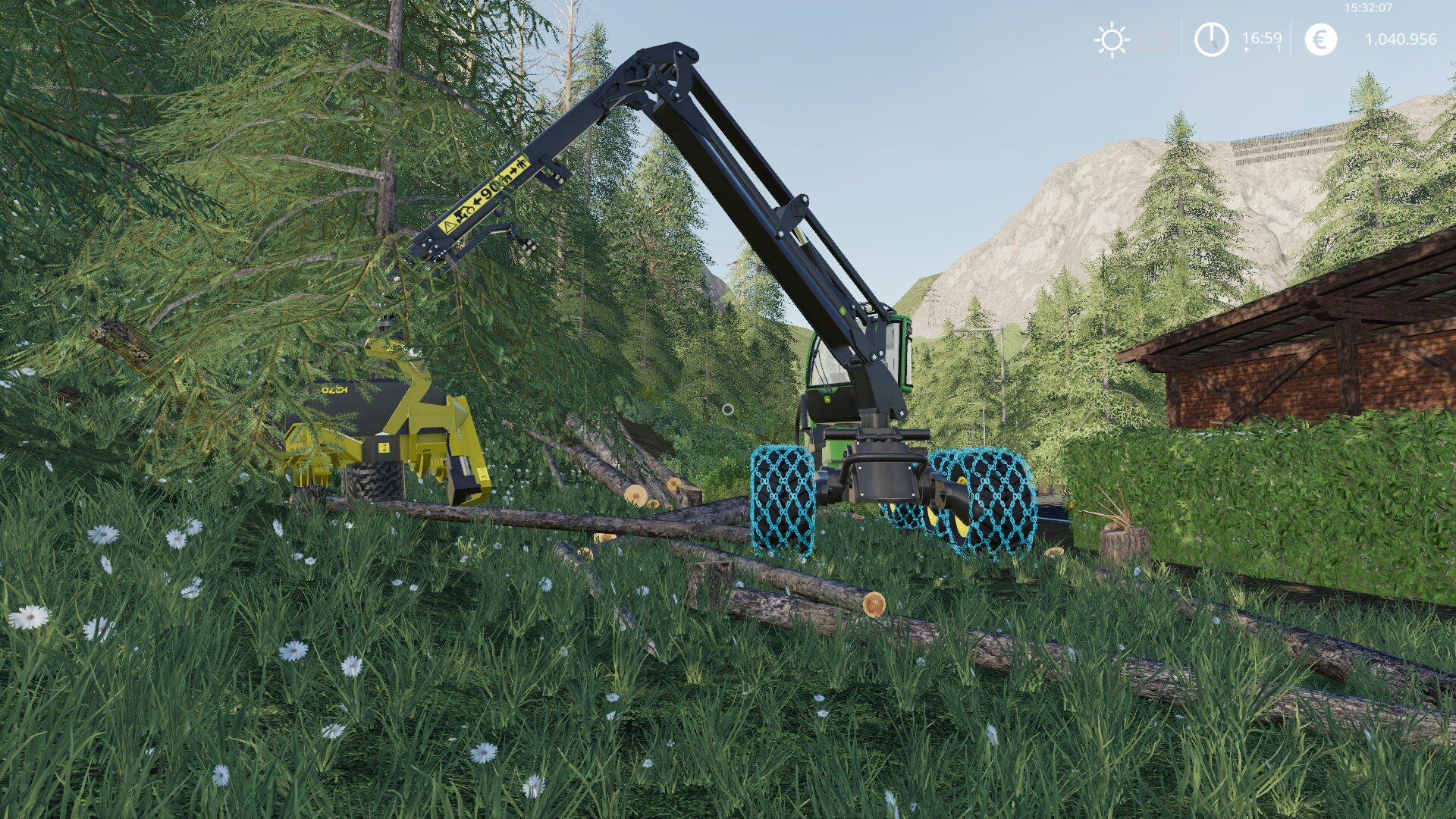
Task: Click the game clock icon
Action: point(1211,39)
